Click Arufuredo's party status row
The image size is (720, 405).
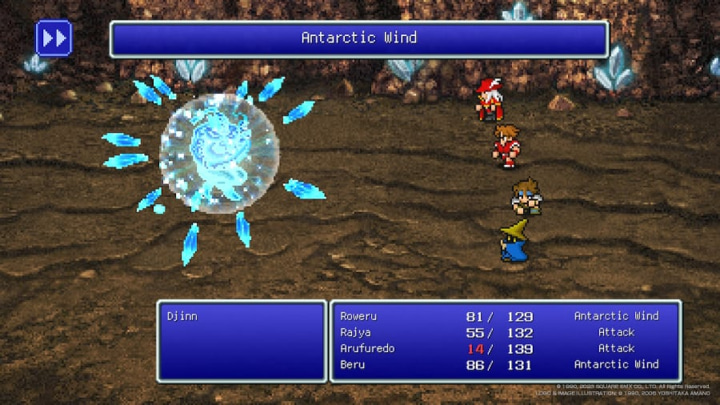click(x=504, y=348)
